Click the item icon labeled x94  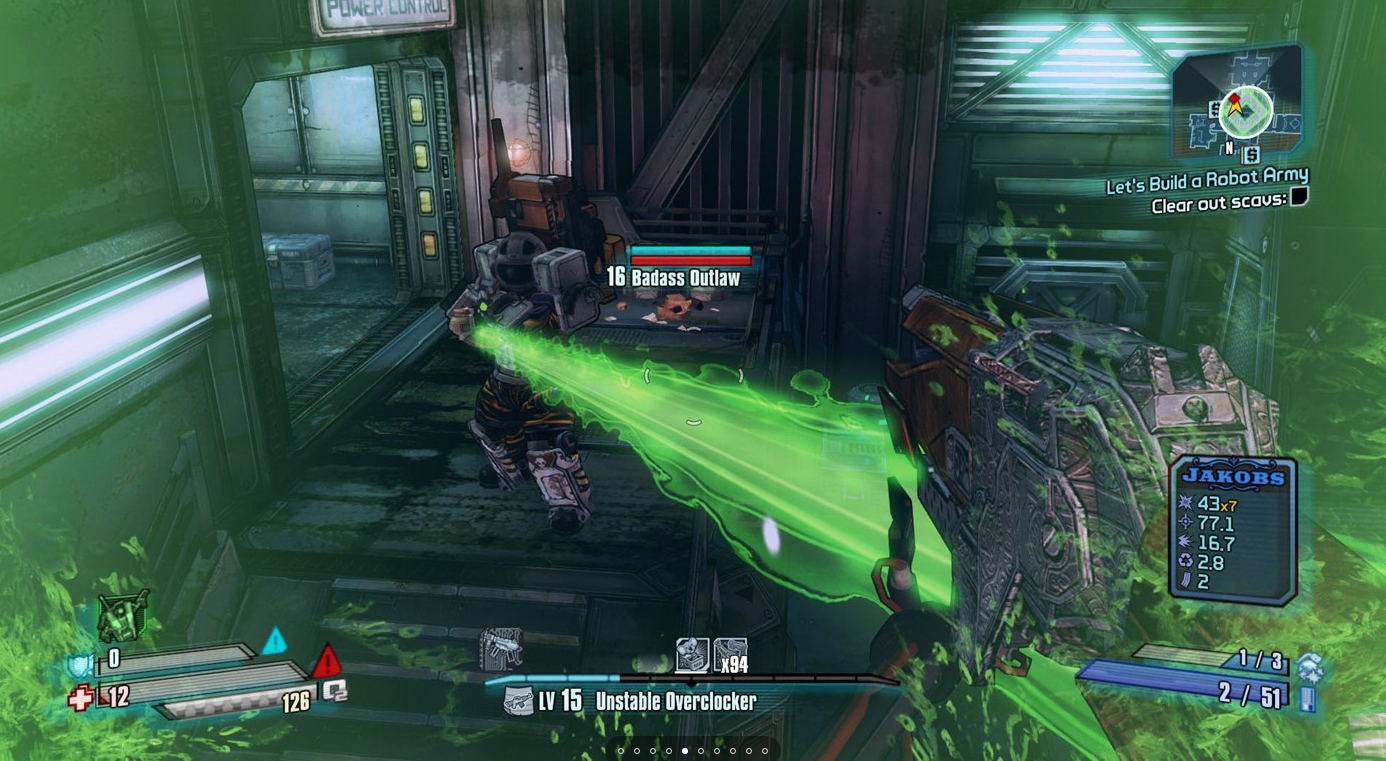point(730,656)
